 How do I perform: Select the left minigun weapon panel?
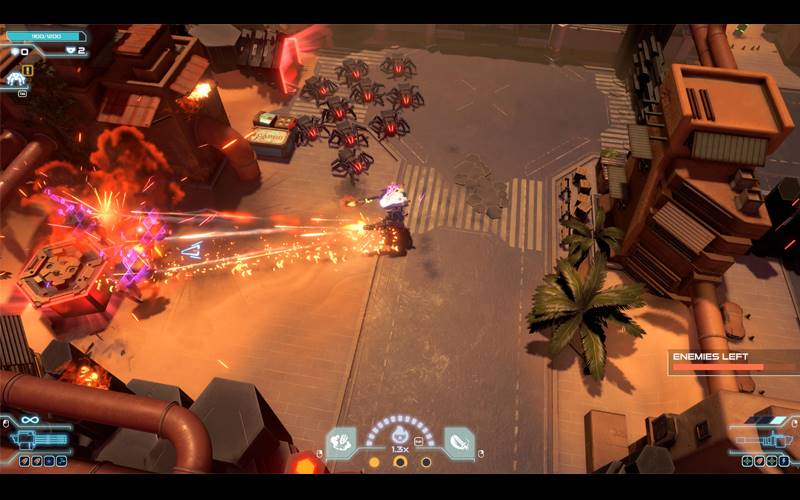click(x=36, y=438)
